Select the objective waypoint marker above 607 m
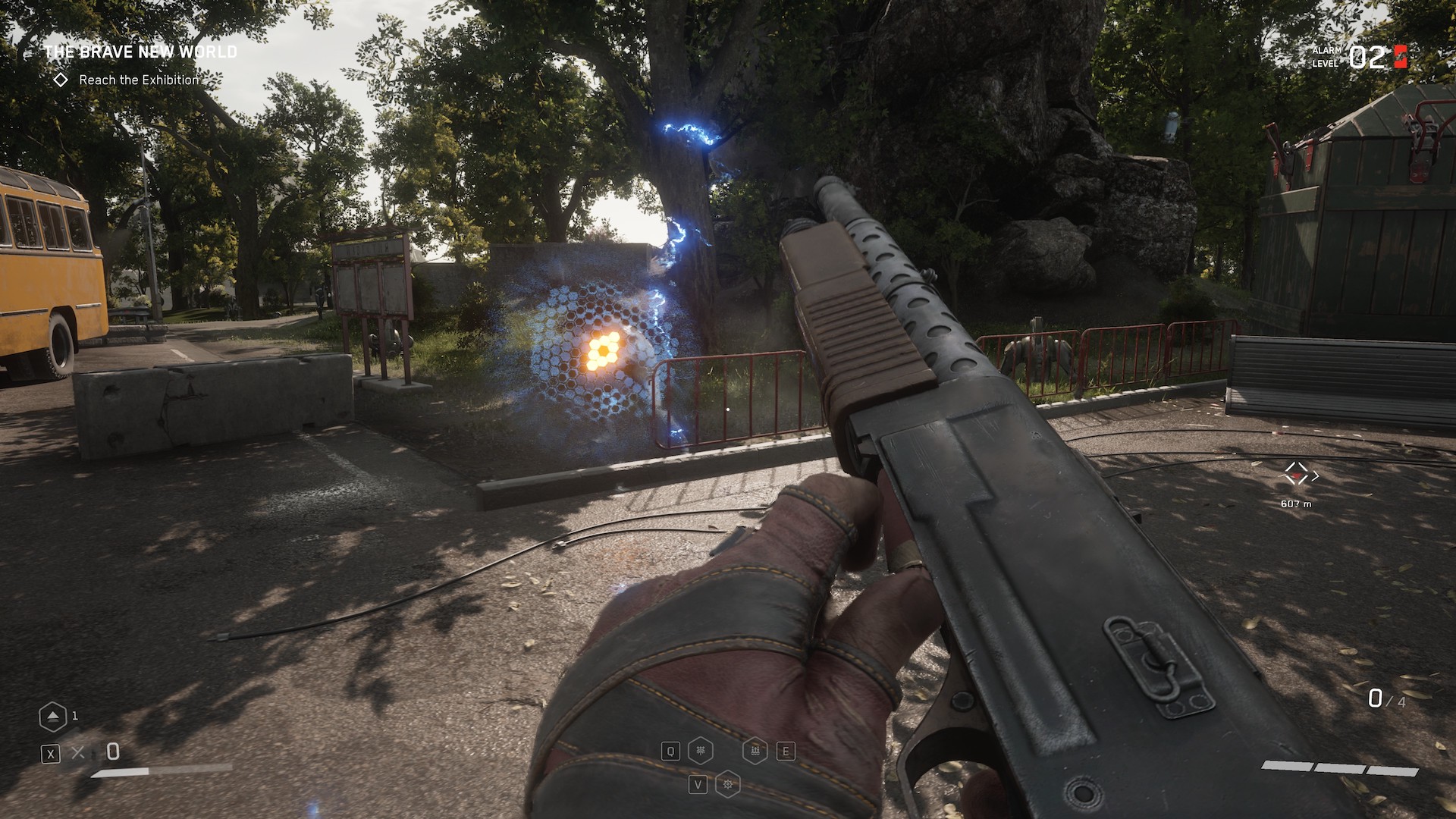 click(x=1297, y=475)
